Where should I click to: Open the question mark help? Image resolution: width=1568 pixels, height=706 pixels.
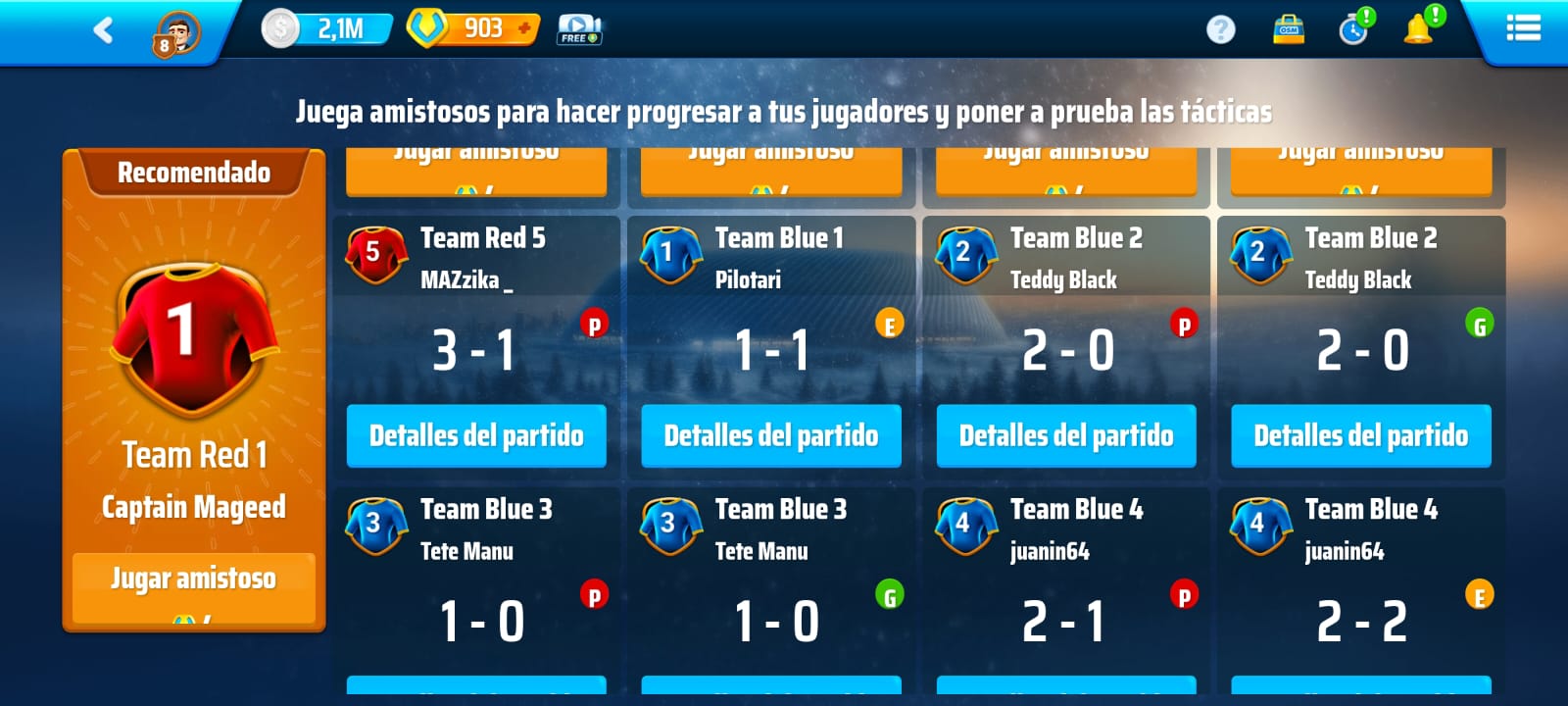point(1220,29)
